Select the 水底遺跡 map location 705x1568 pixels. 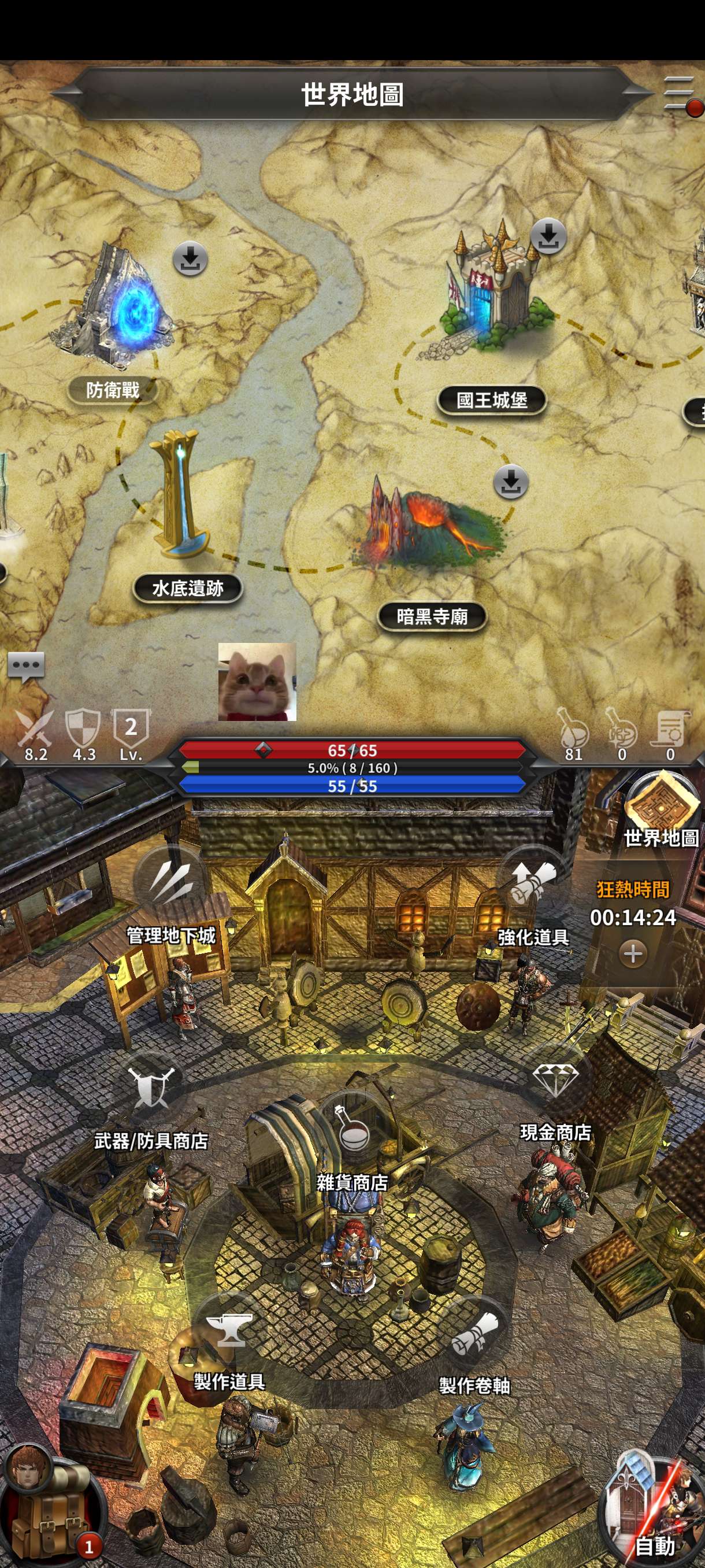187,588
